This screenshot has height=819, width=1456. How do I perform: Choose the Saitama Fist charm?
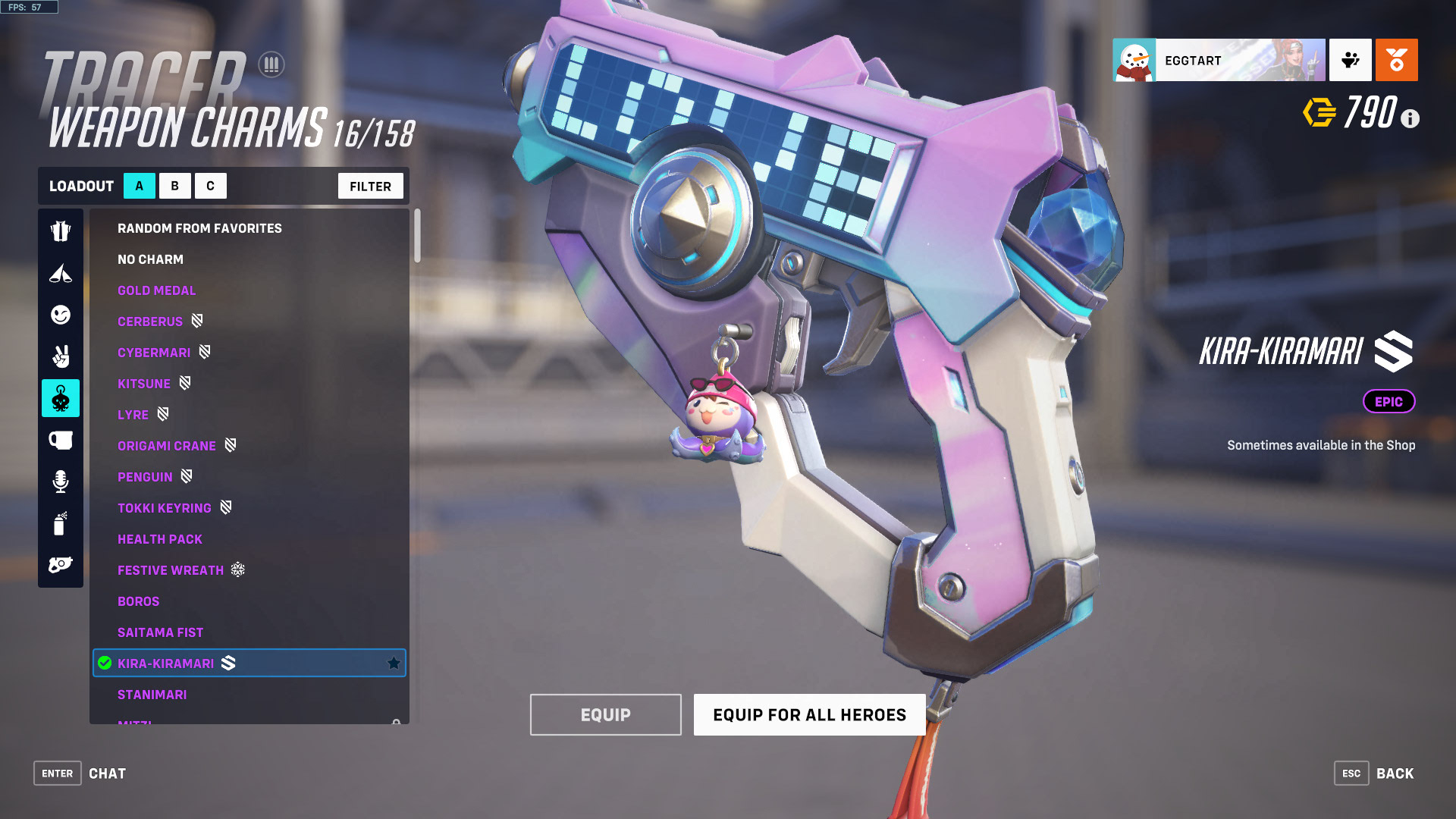pos(160,632)
